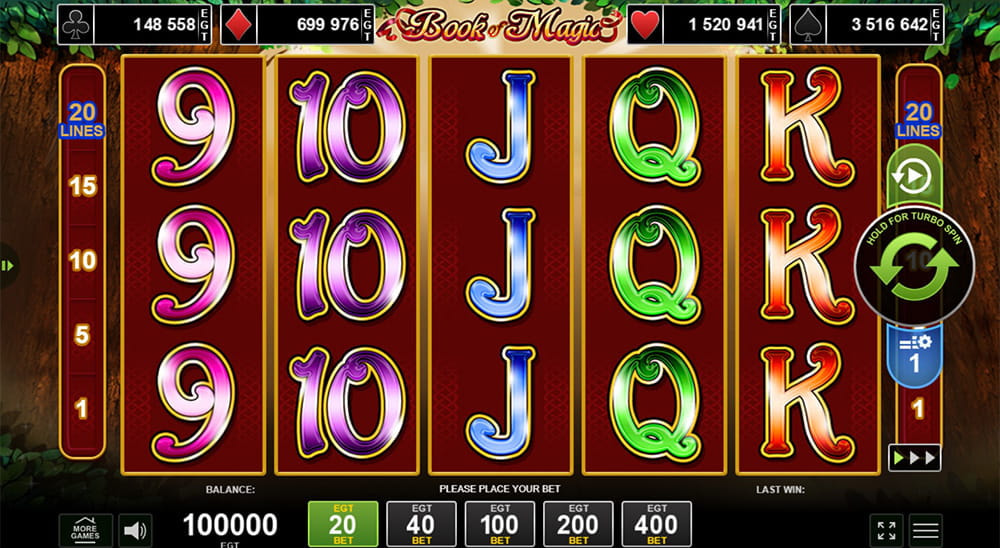Screen dimensions: 1000x548
Task: Set the bet to 400
Action: (657, 524)
